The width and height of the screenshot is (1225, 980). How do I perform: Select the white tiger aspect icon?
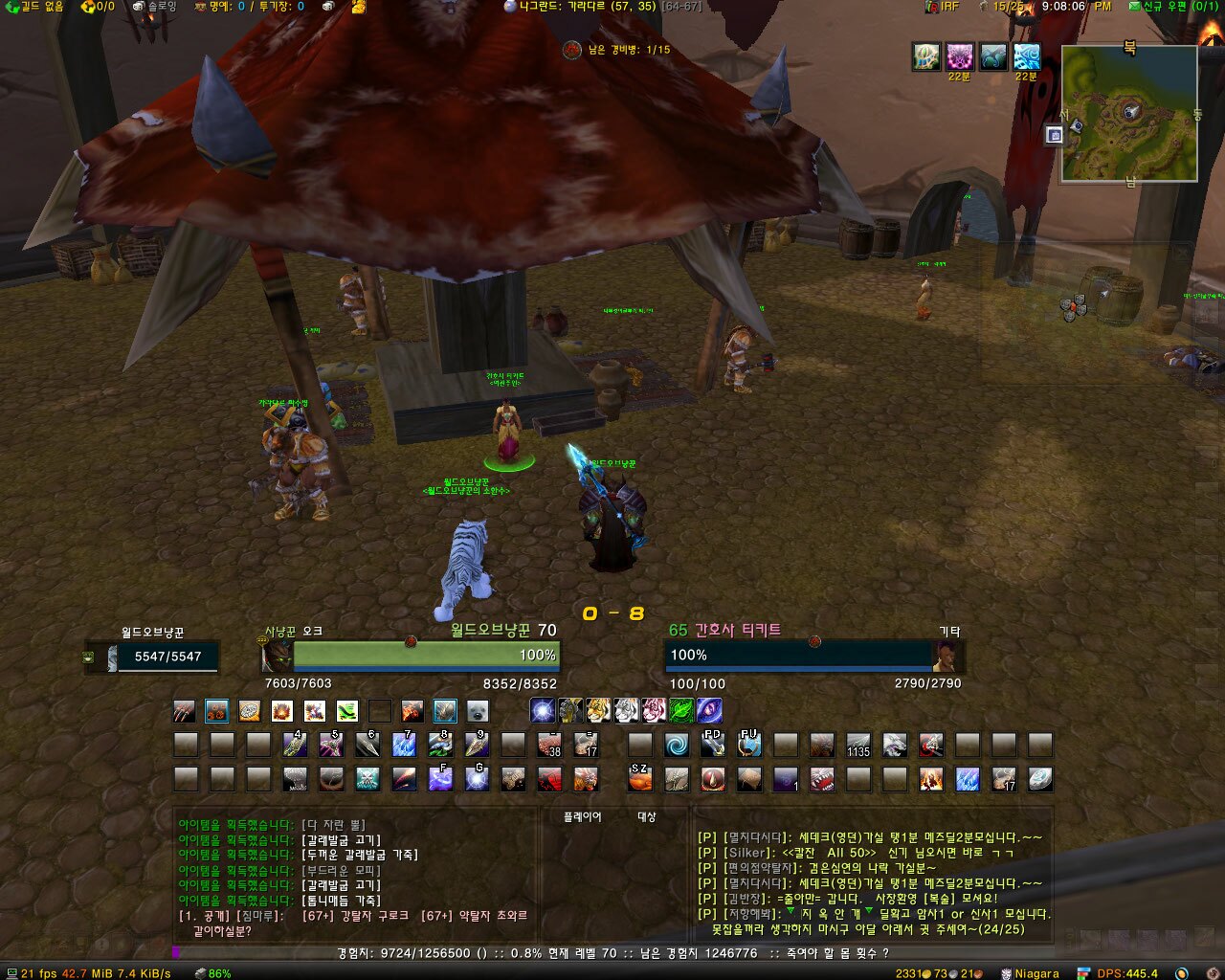626,710
